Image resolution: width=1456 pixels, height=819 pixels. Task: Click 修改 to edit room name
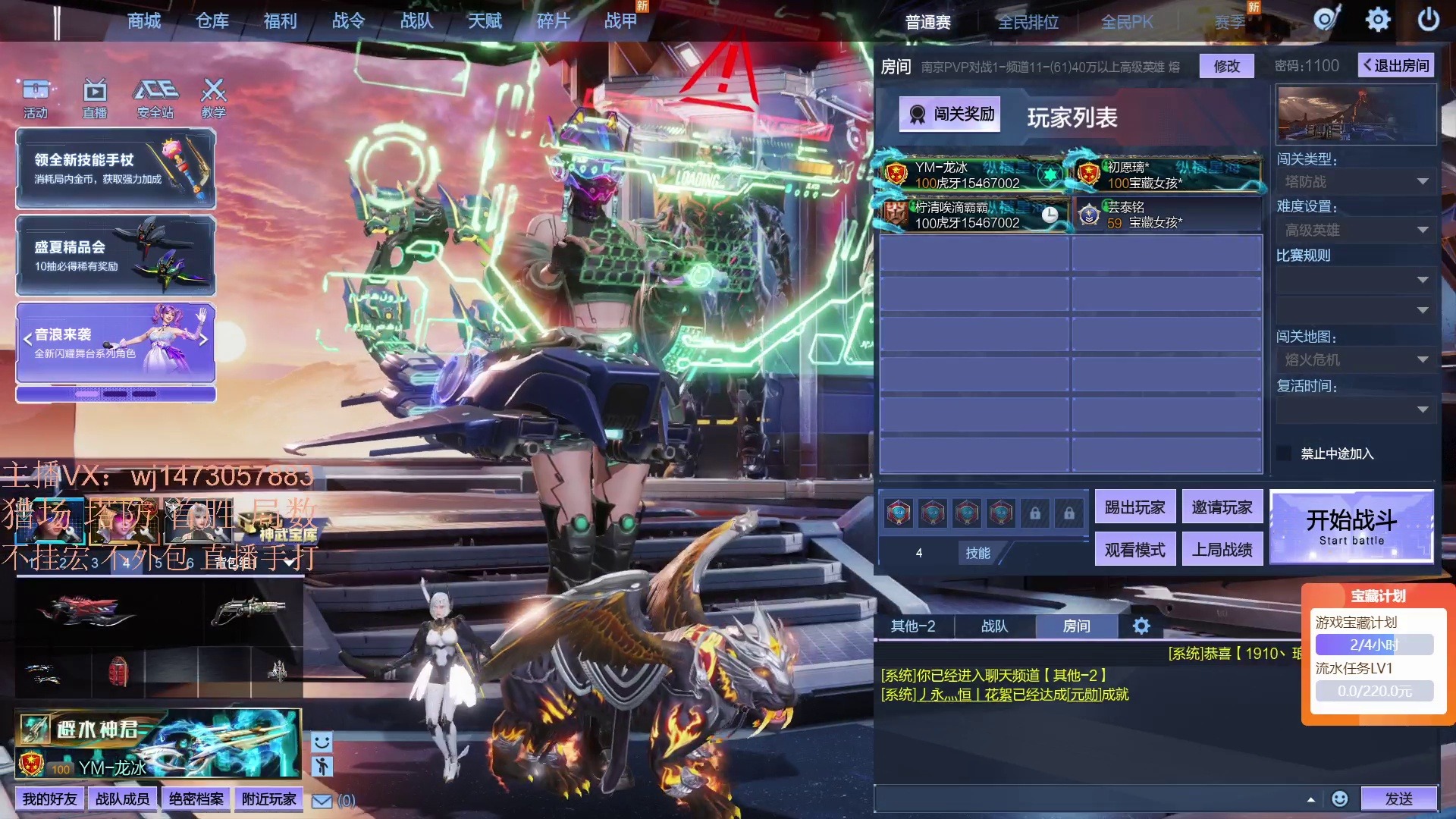1226,66
